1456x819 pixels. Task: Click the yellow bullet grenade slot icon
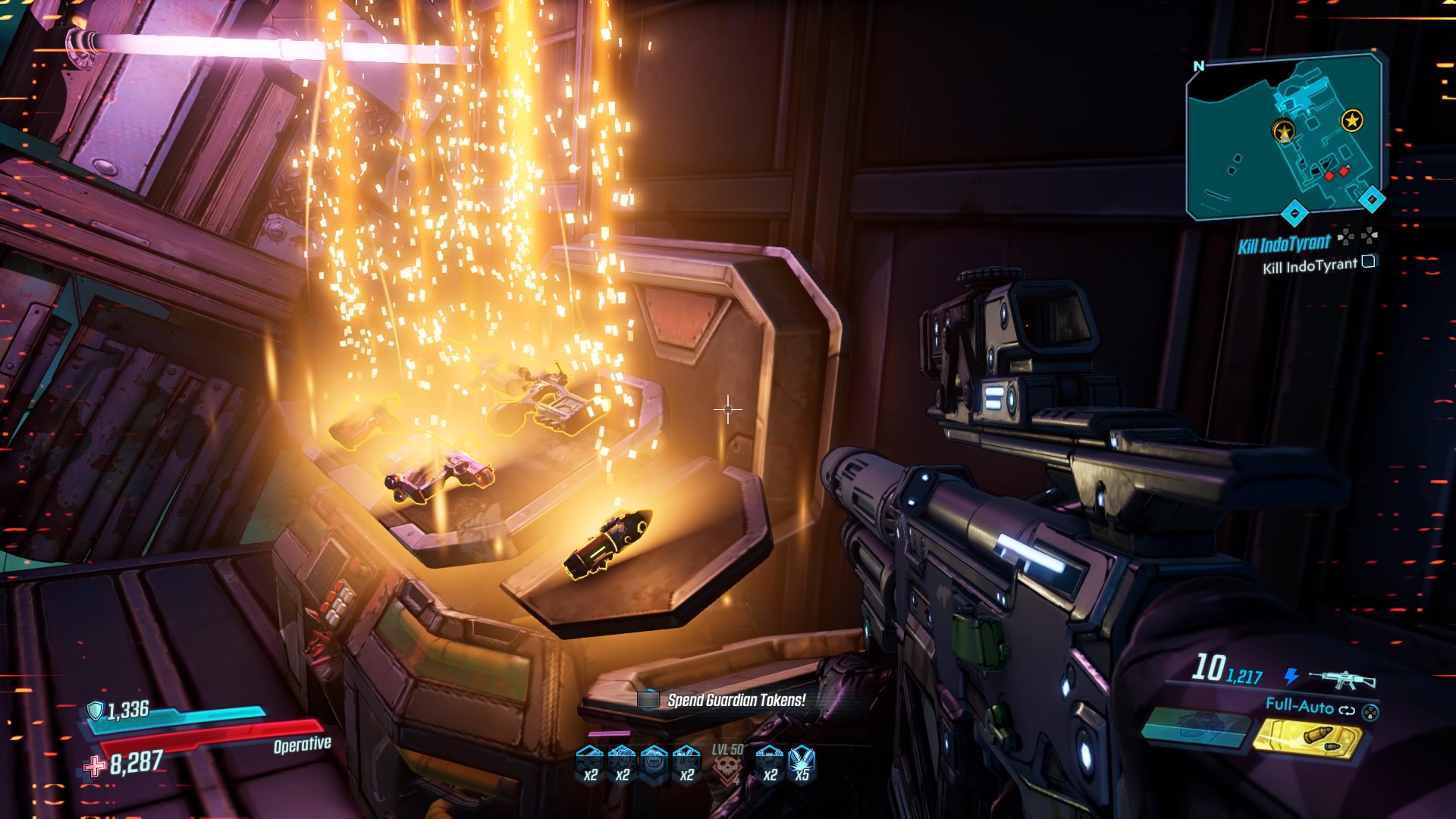pyautogui.click(x=1310, y=738)
